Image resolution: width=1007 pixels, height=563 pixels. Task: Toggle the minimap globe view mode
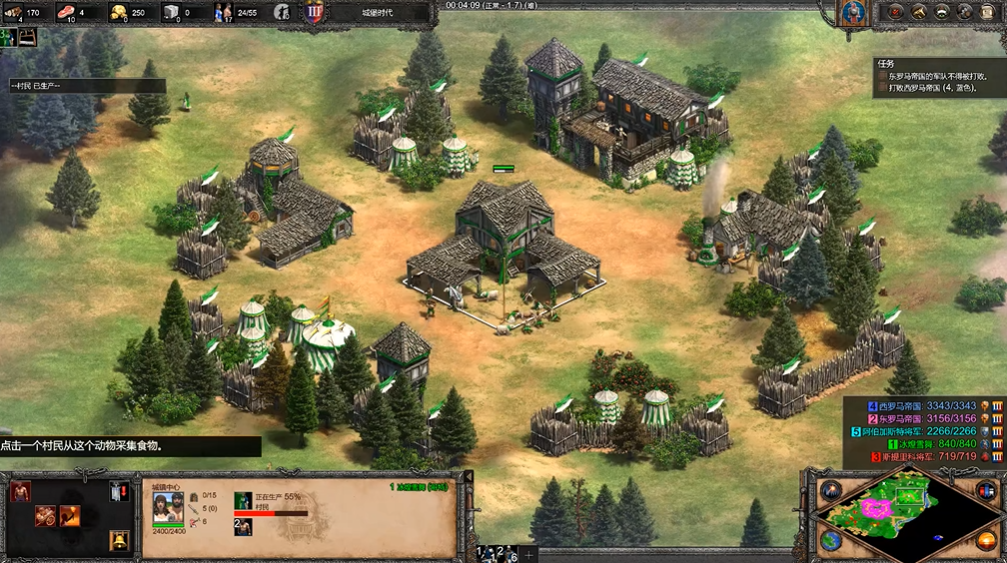point(831,540)
